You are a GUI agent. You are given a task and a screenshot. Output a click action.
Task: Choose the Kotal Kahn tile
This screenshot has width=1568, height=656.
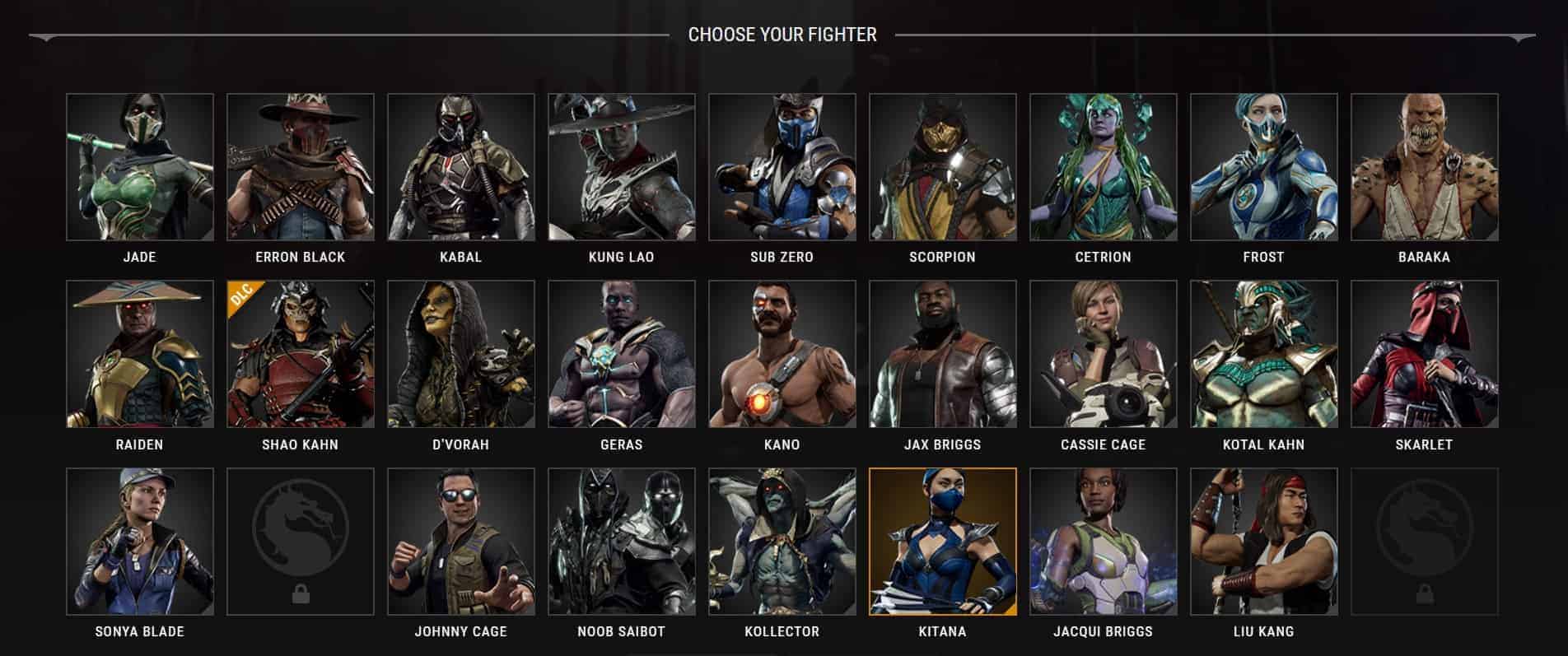(1264, 354)
